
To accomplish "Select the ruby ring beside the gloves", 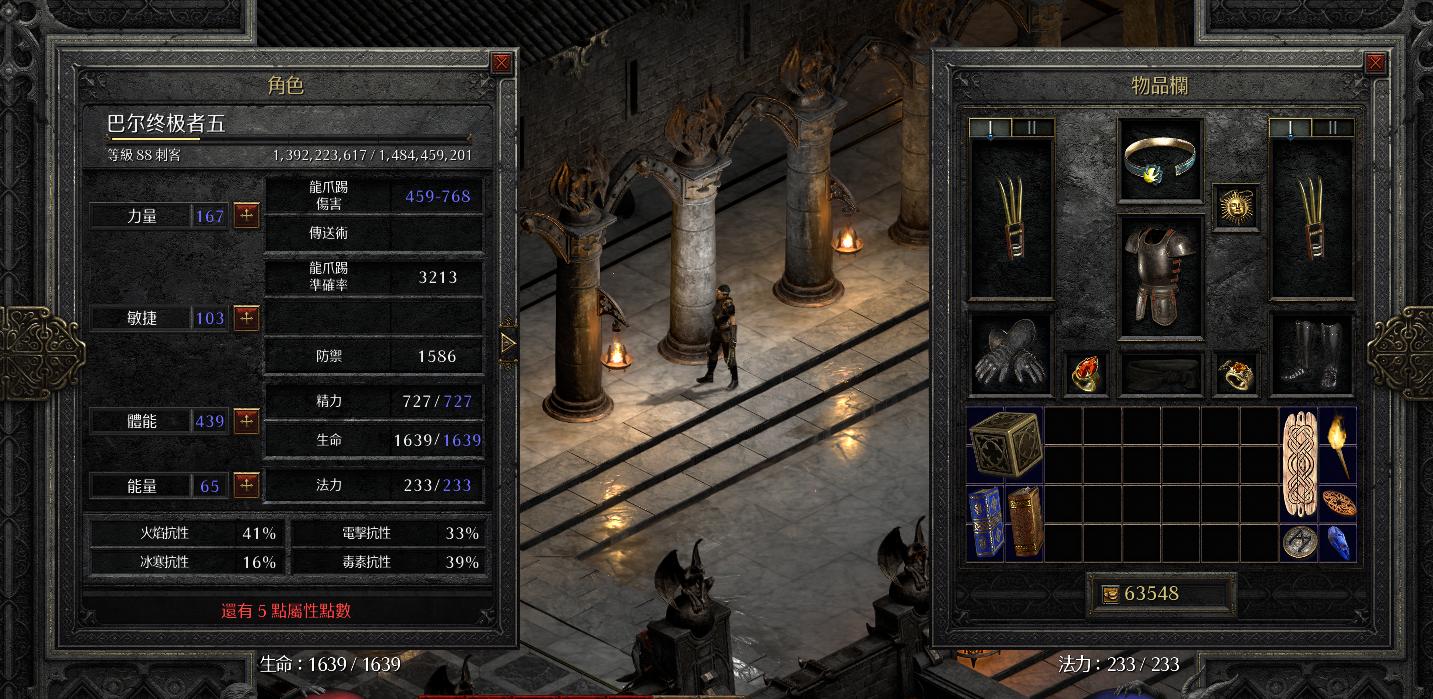I will [1086, 374].
